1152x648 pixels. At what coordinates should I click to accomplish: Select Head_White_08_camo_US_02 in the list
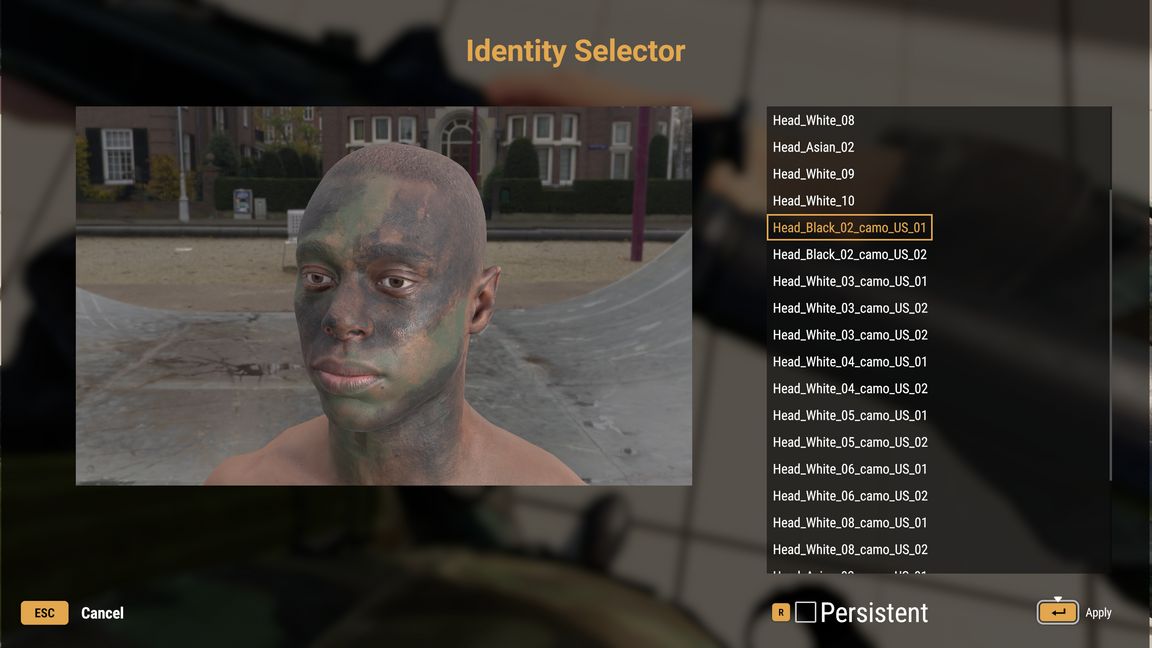tap(849, 550)
